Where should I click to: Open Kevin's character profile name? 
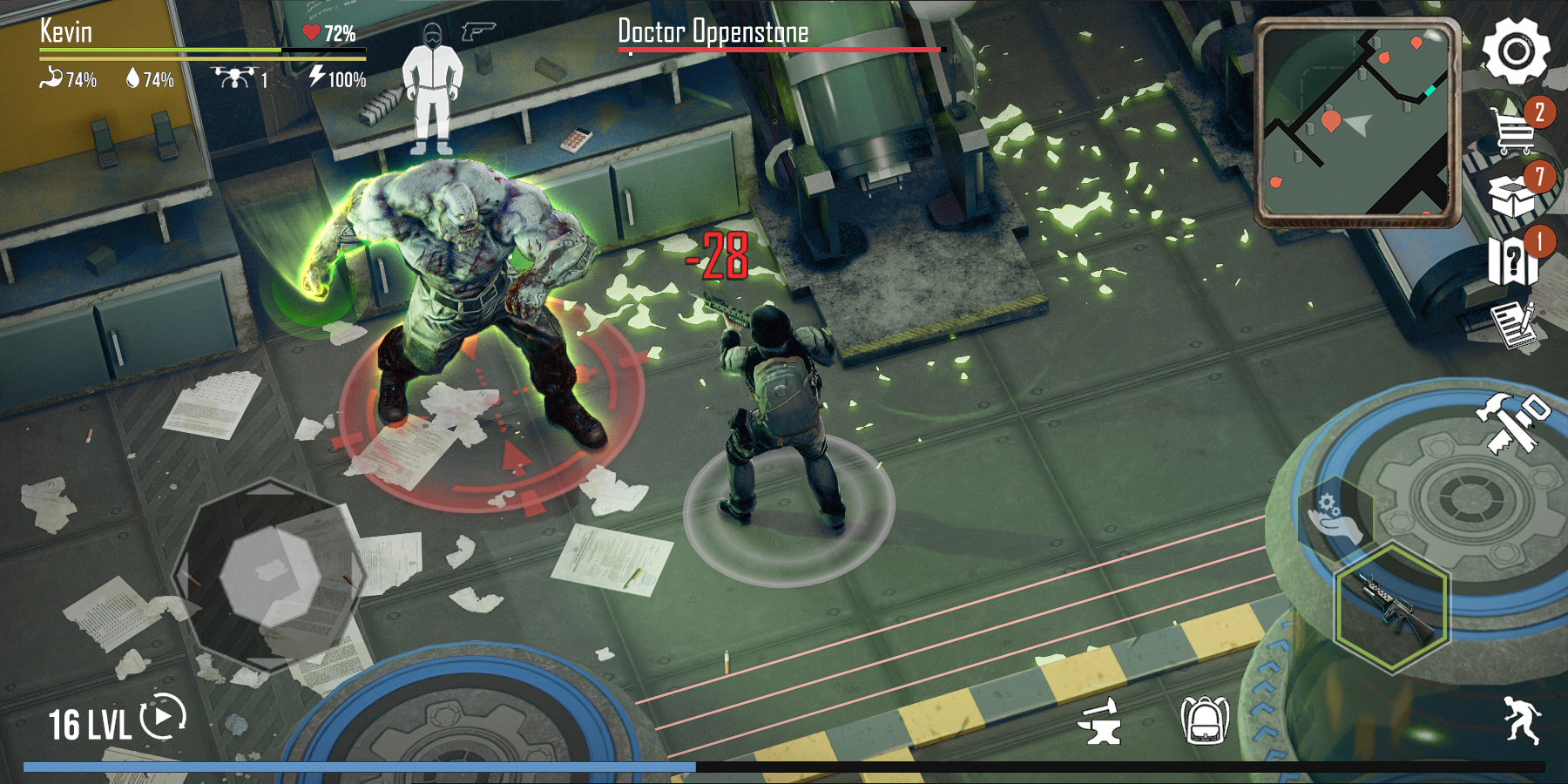(66, 32)
